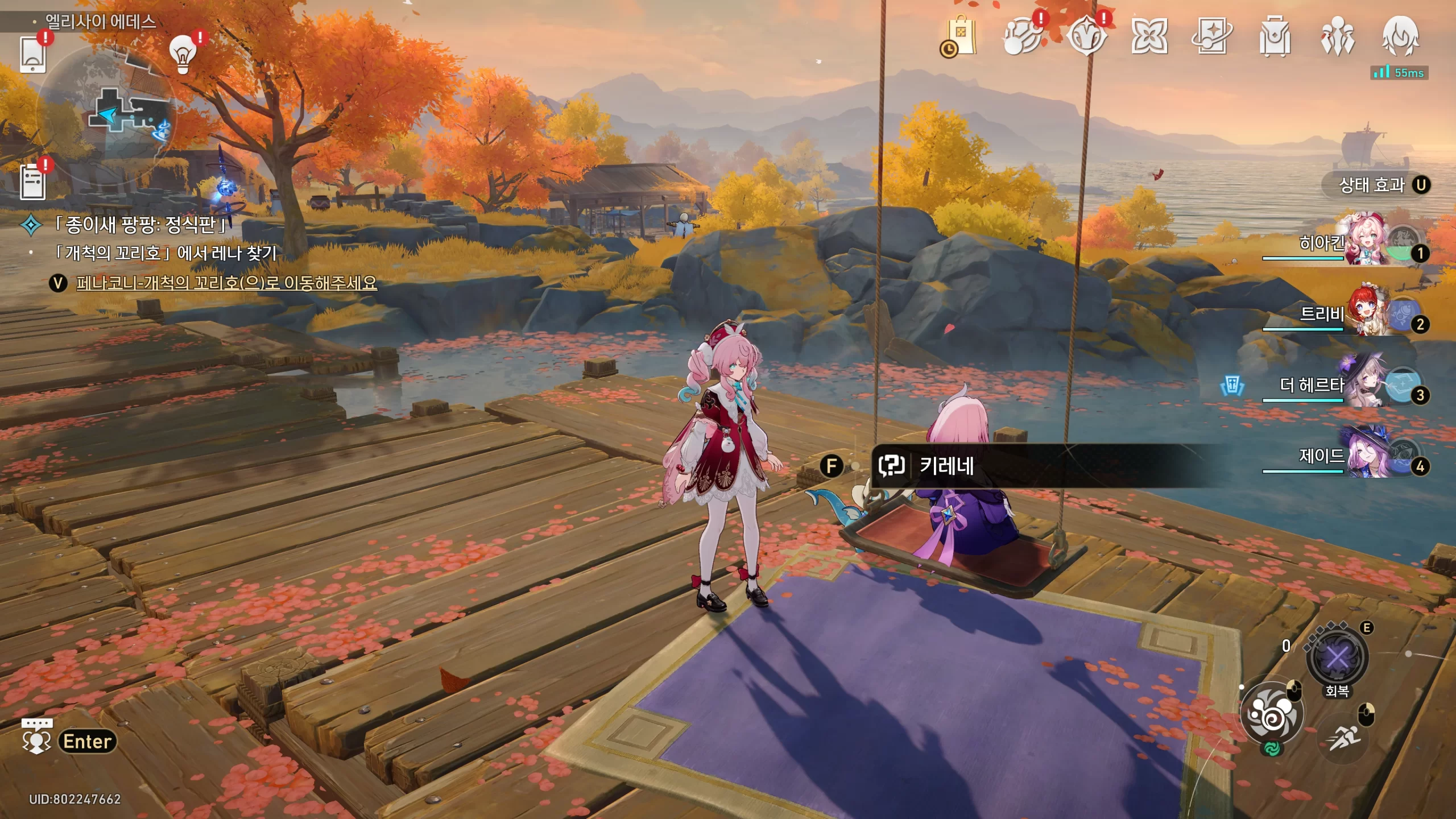Open the star-in-frame icon in the top bar
Image resolution: width=1456 pixels, height=819 pixels.
pyautogui.click(x=1211, y=37)
